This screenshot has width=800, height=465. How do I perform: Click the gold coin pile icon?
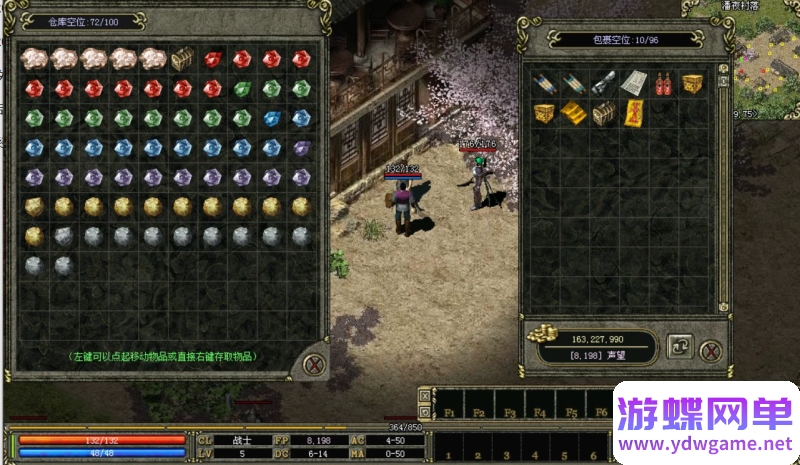point(543,334)
